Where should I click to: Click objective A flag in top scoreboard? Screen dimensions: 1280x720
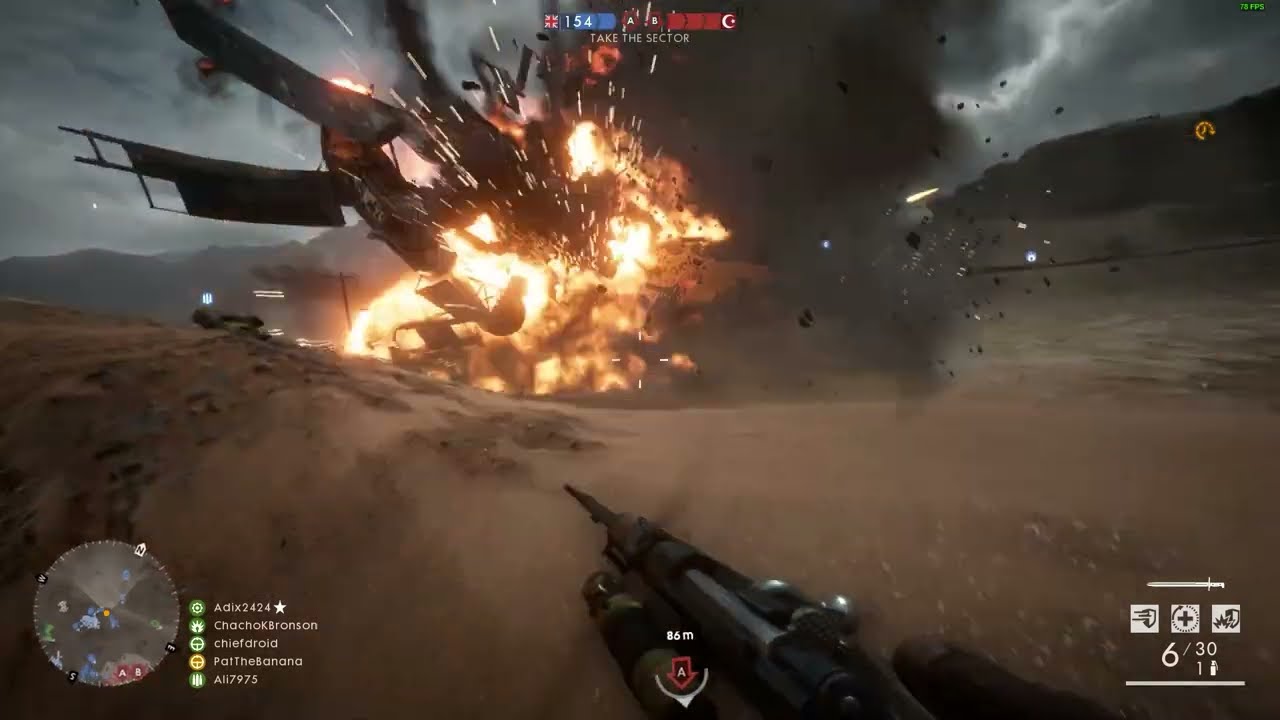point(631,21)
